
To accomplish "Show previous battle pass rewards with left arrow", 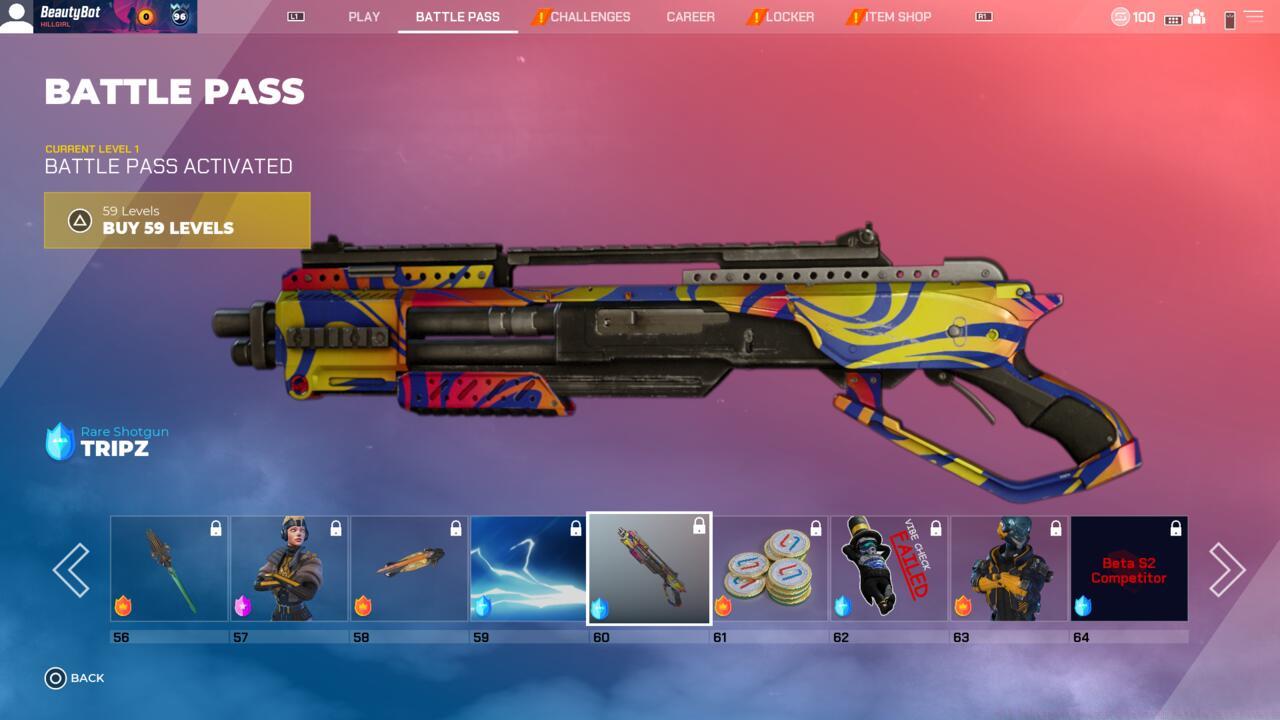I will pos(71,570).
